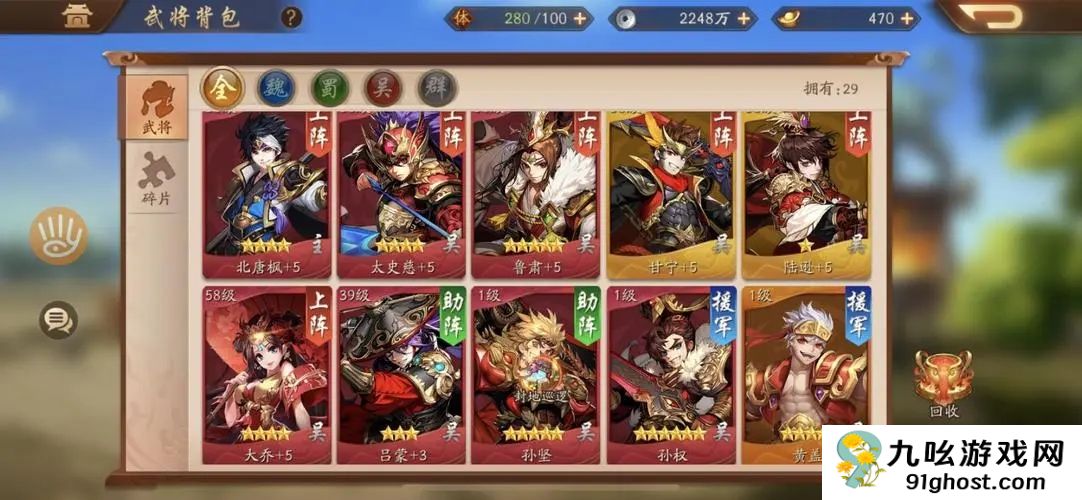Go back using the return arrow
The height and width of the screenshot is (500, 1082).
1004,17
